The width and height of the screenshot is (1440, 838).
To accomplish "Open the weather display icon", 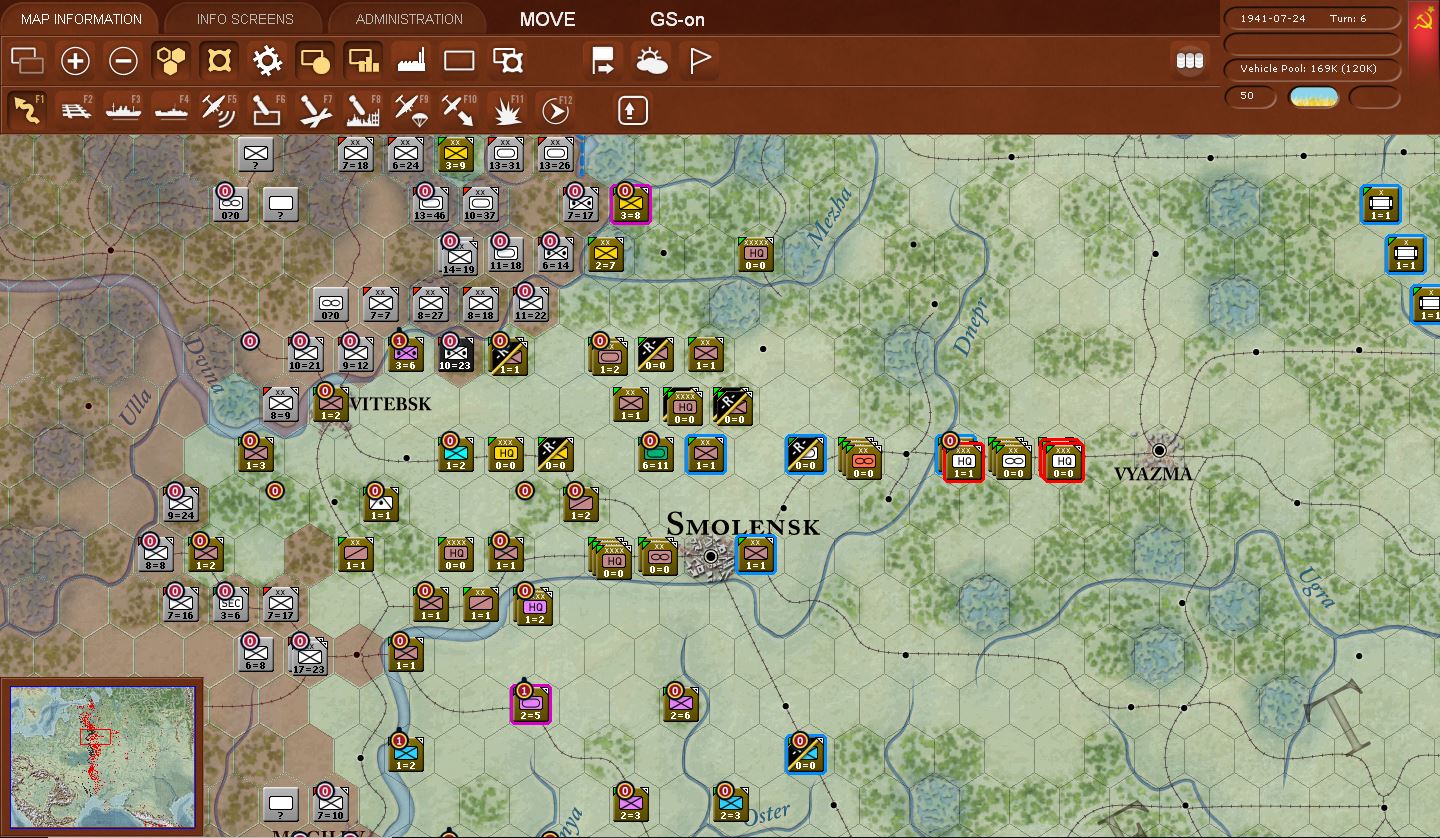I will 652,61.
